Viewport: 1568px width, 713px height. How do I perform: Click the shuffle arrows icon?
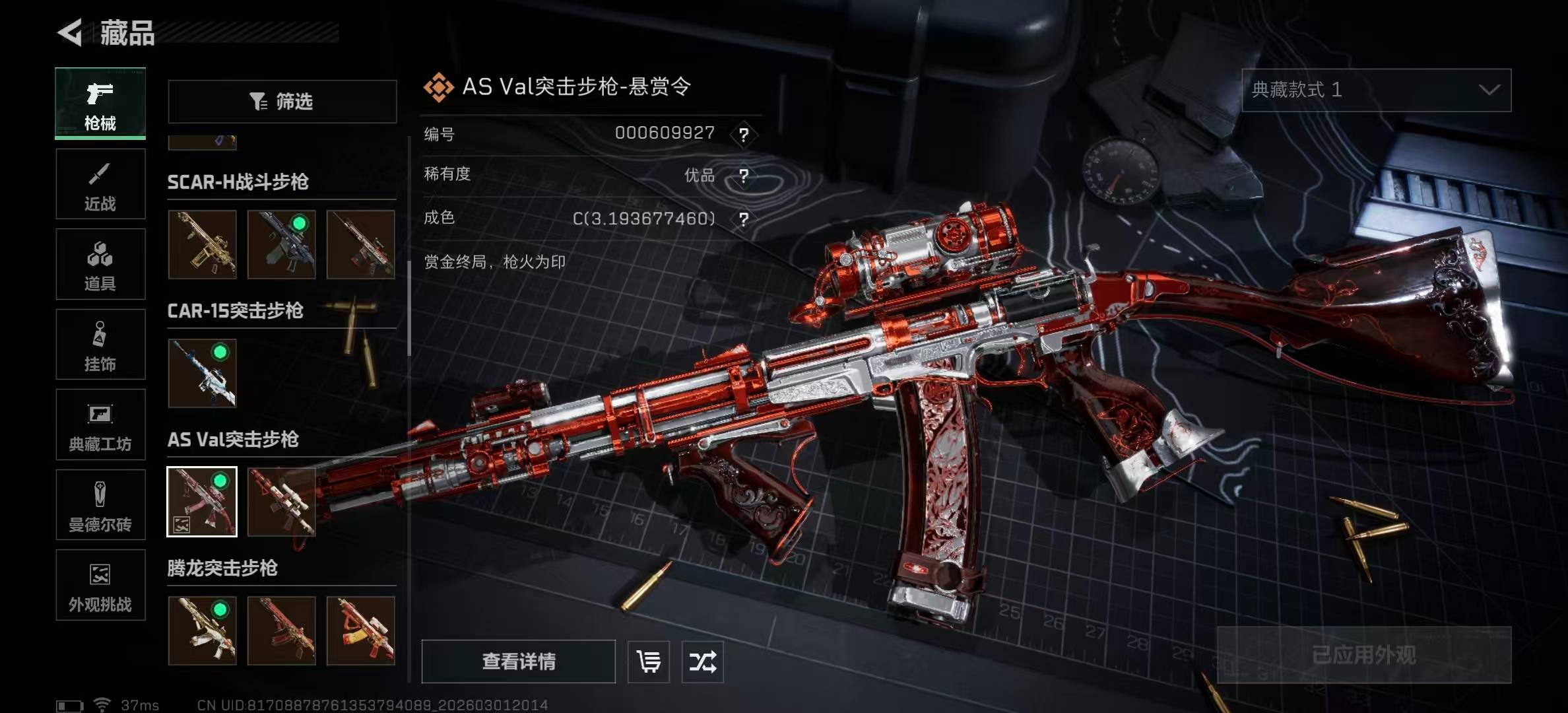click(x=702, y=661)
